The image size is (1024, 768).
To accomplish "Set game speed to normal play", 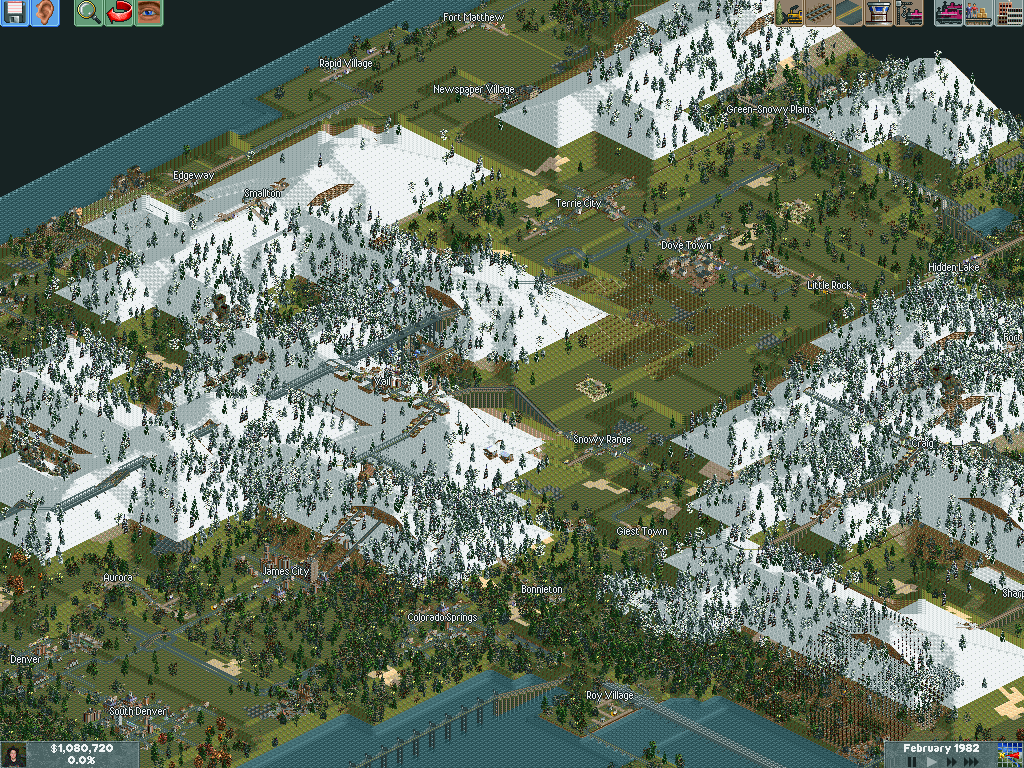I will coord(932,762).
